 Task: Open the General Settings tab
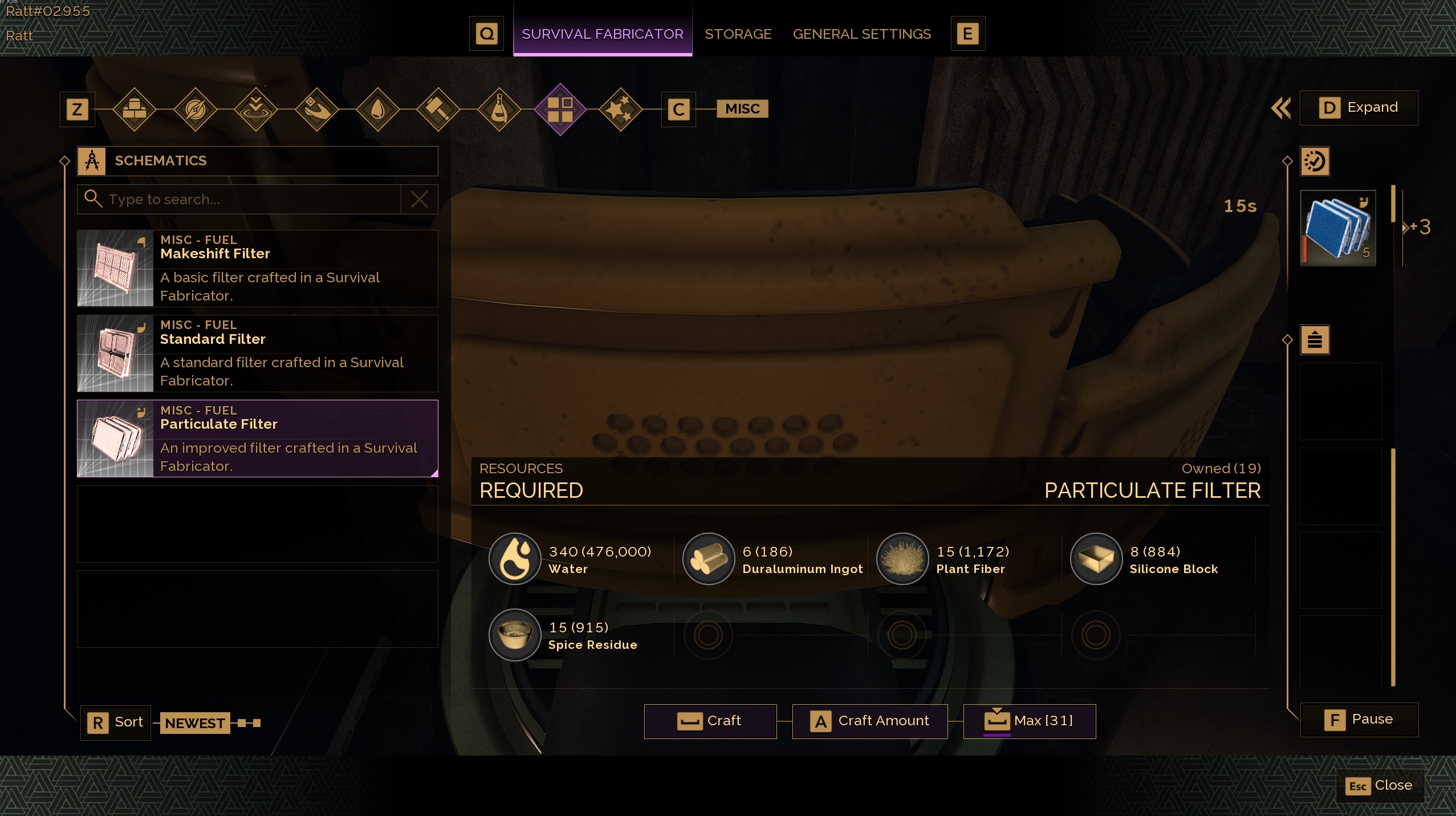click(x=861, y=34)
